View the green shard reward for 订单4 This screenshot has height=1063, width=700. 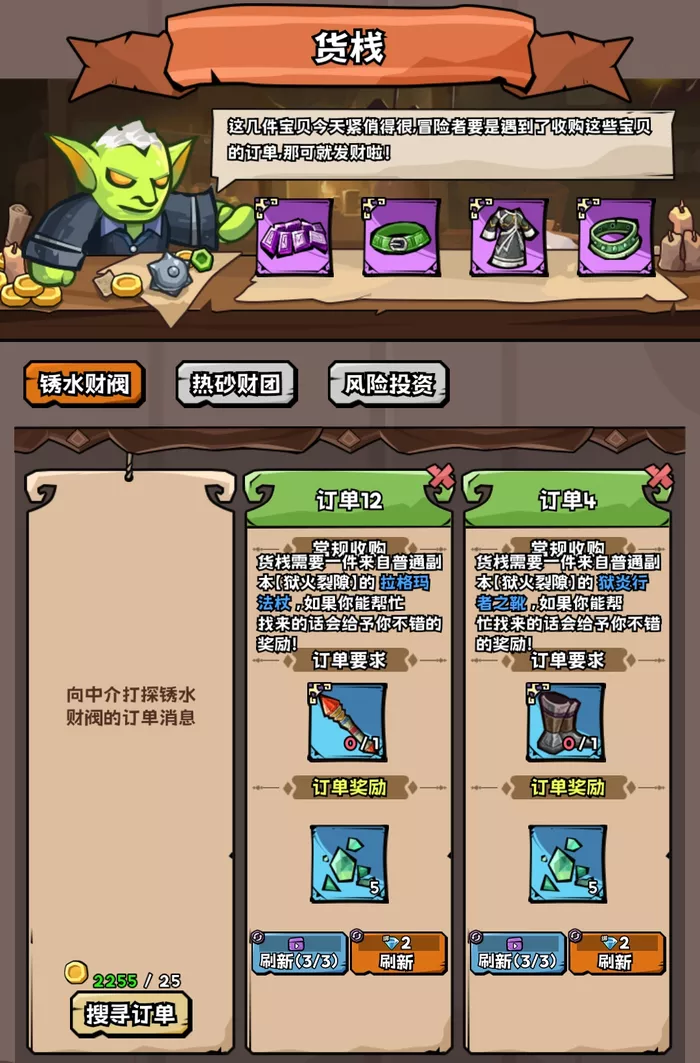[x=567, y=863]
